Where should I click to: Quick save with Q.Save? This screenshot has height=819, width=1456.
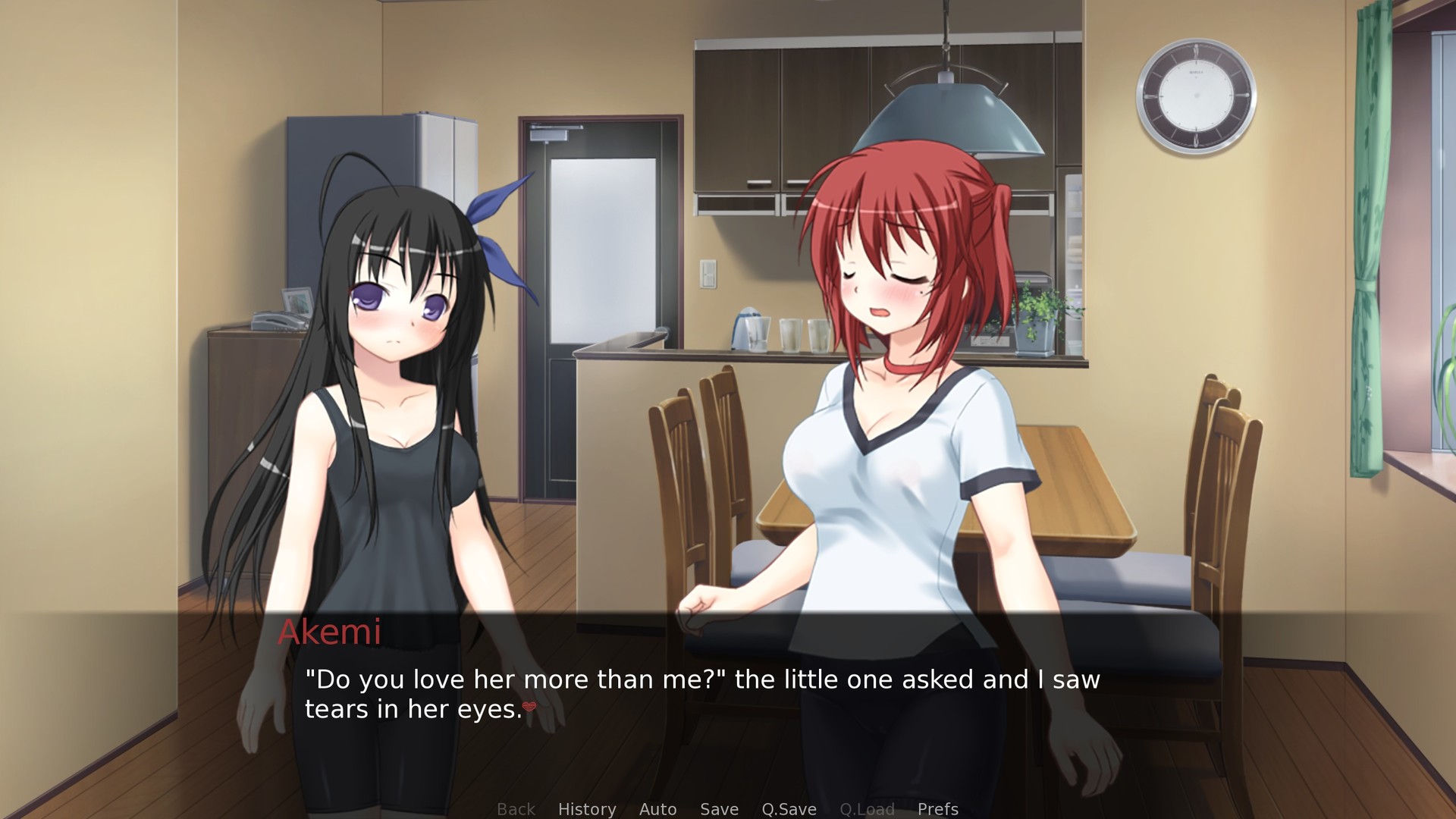click(789, 809)
